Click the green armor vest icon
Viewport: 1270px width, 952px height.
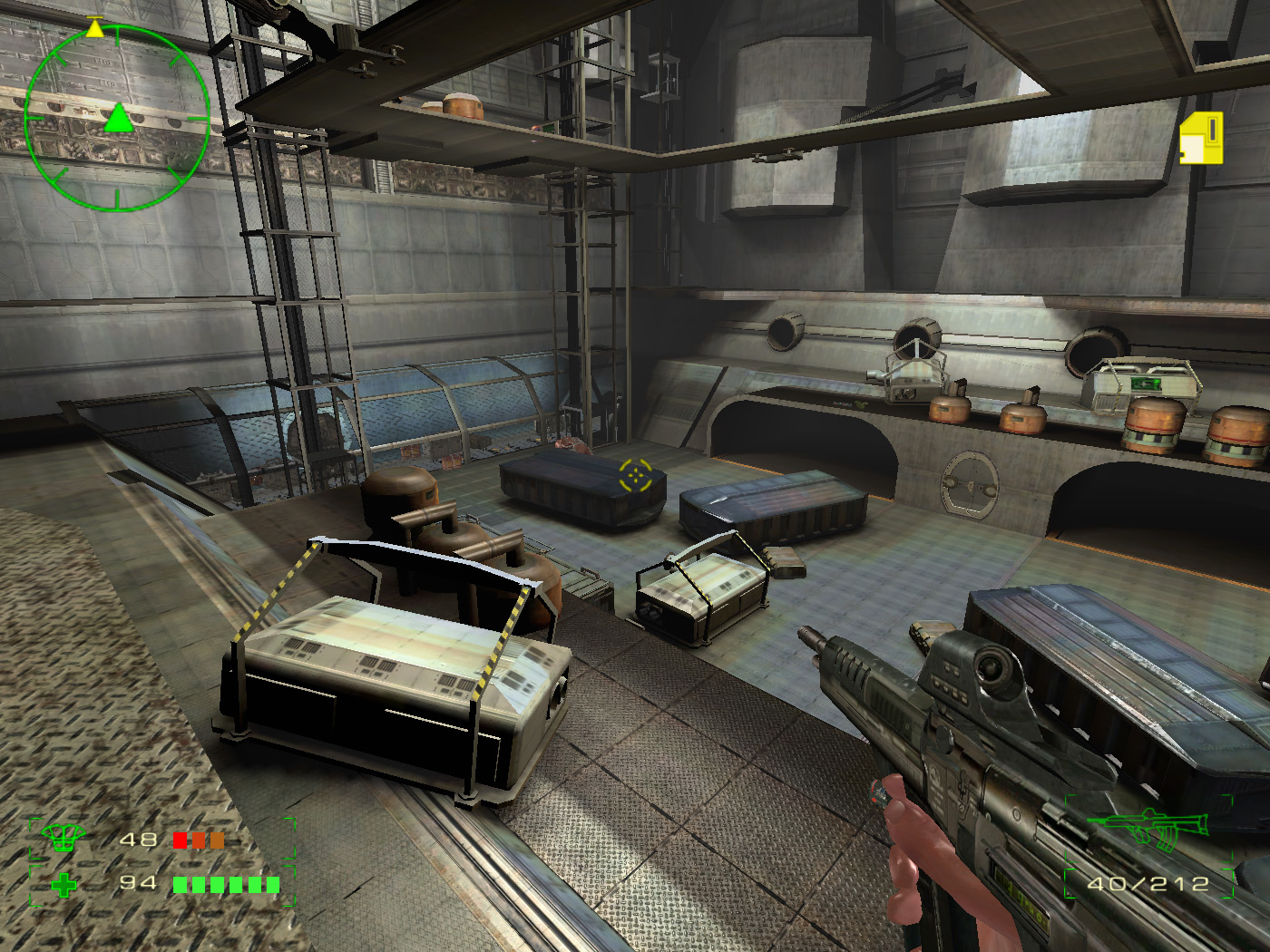click(x=63, y=838)
